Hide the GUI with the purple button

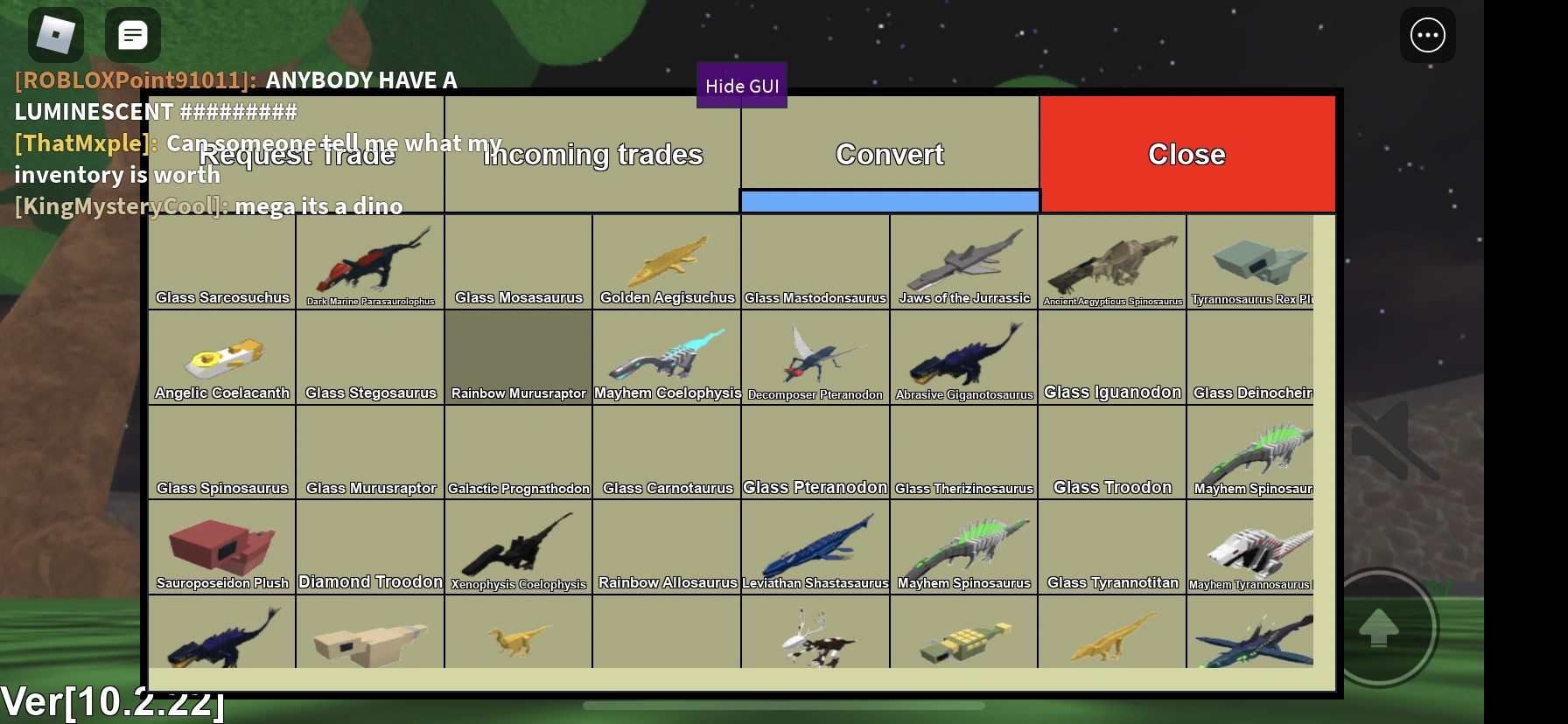pyautogui.click(x=741, y=85)
